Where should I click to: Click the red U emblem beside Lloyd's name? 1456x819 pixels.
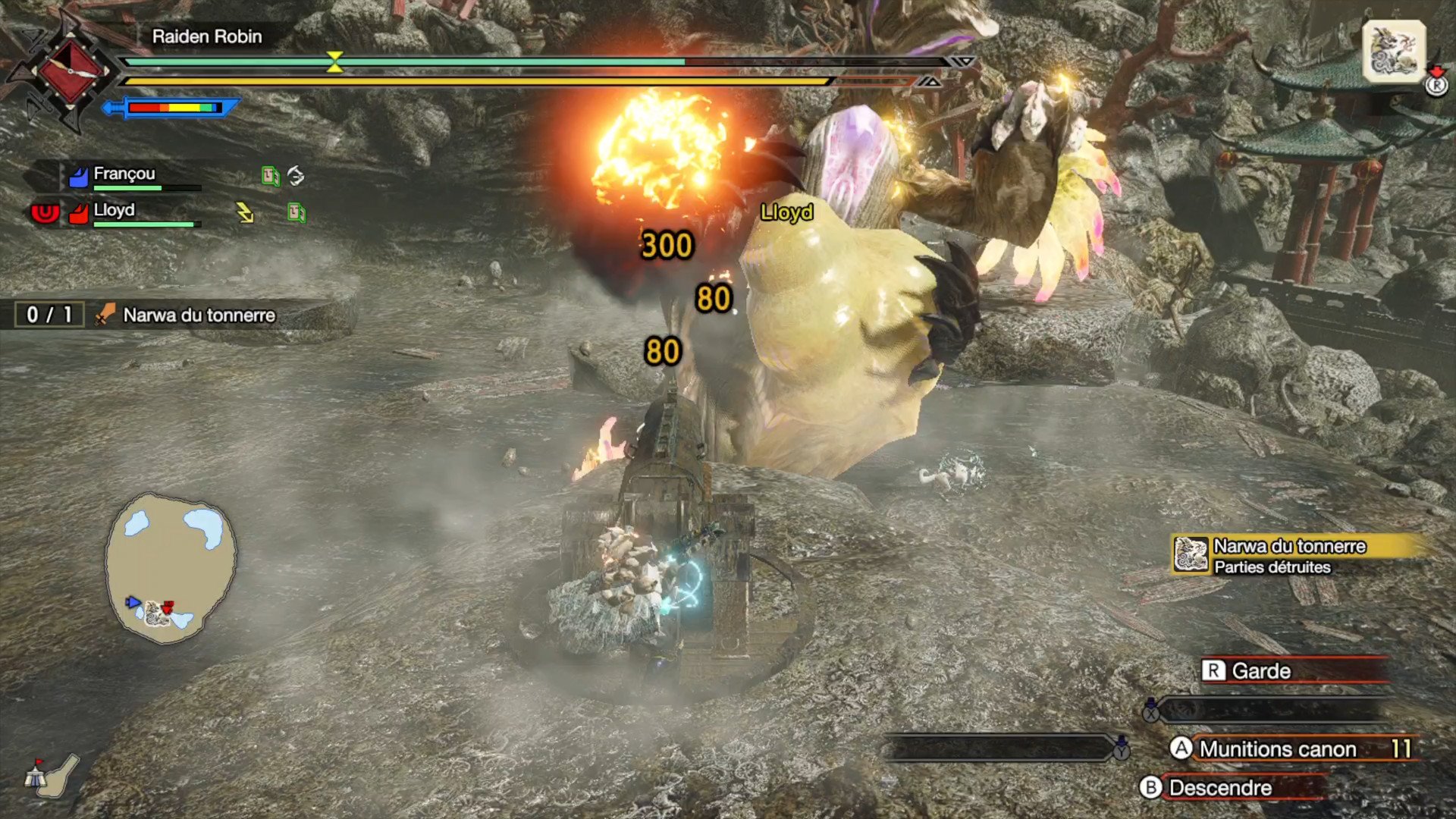(45, 212)
